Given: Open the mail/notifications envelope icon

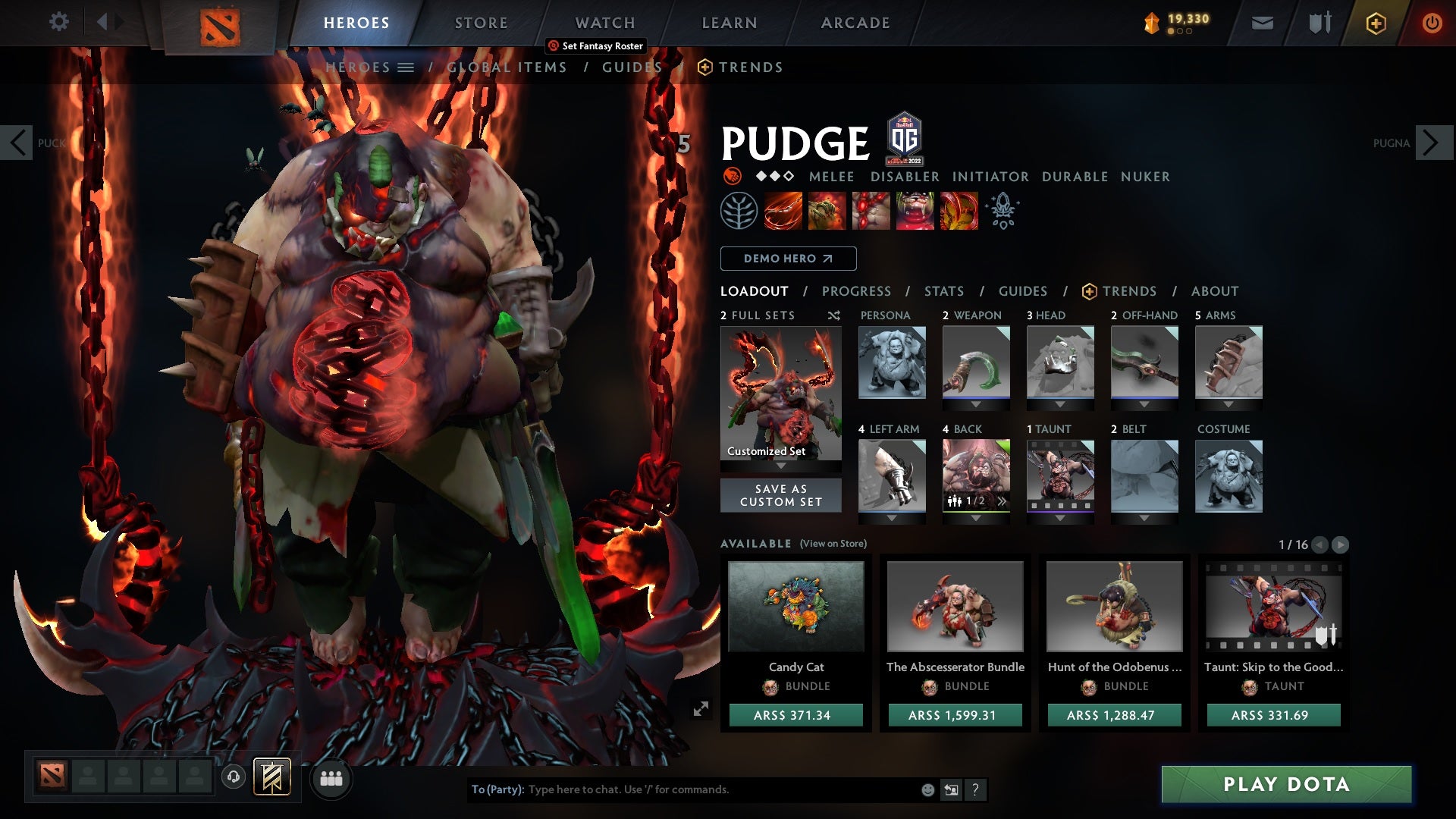Looking at the screenshot, I should (x=1262, y=23).
